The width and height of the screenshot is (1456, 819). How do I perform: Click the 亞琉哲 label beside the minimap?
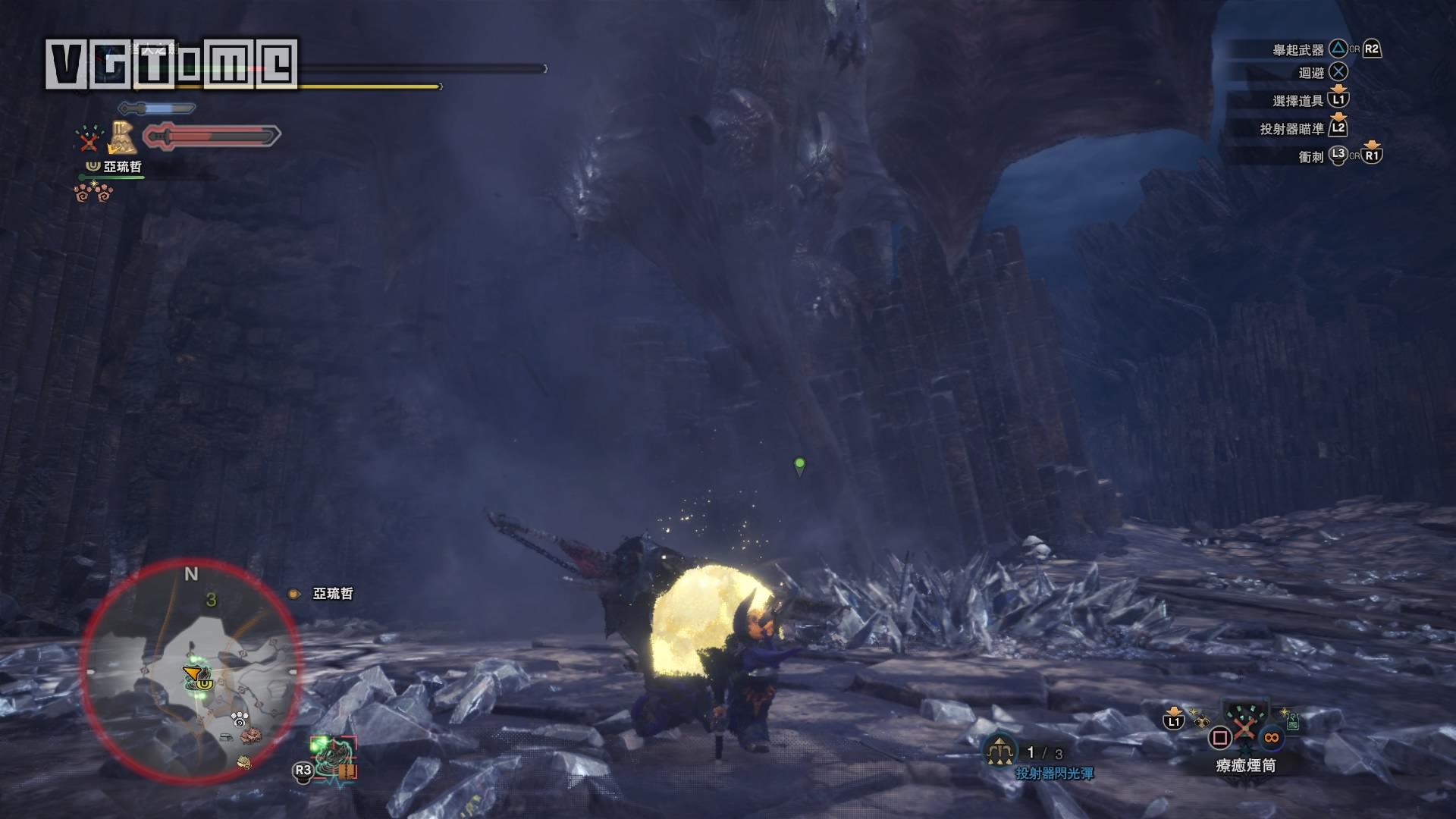click(332, 594)
